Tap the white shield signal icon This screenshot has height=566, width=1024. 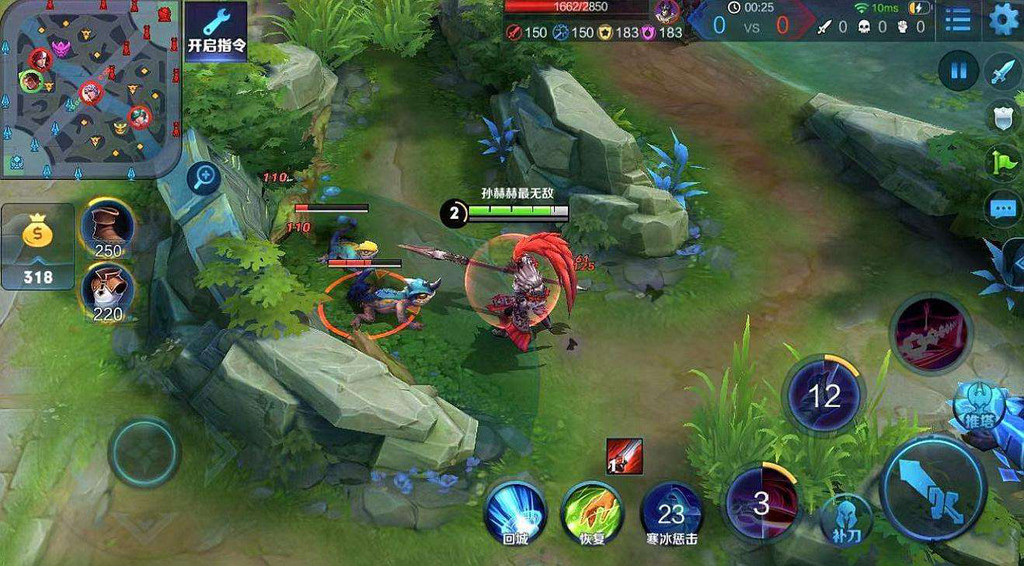click(1003, 117)
